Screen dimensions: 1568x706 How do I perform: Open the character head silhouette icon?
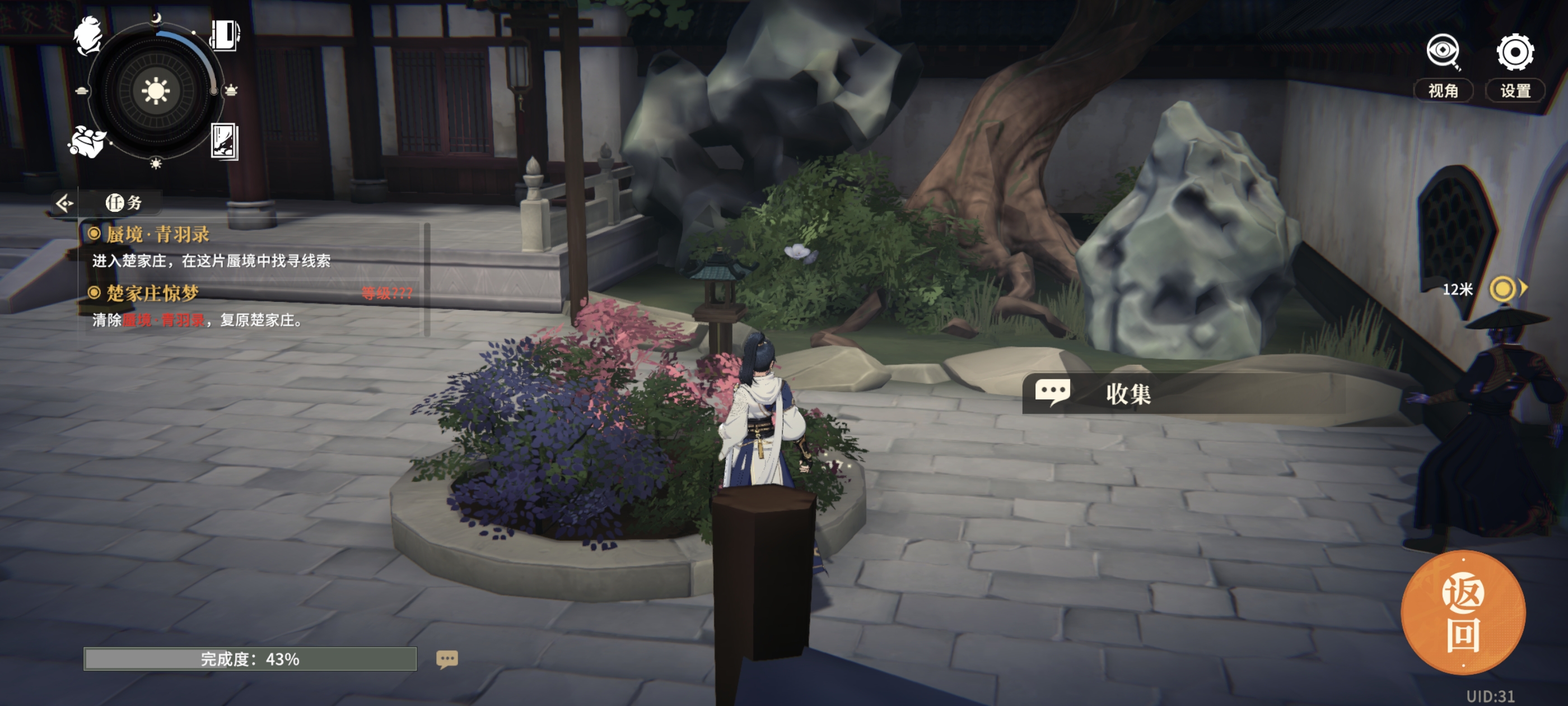(x=88, y=36)
